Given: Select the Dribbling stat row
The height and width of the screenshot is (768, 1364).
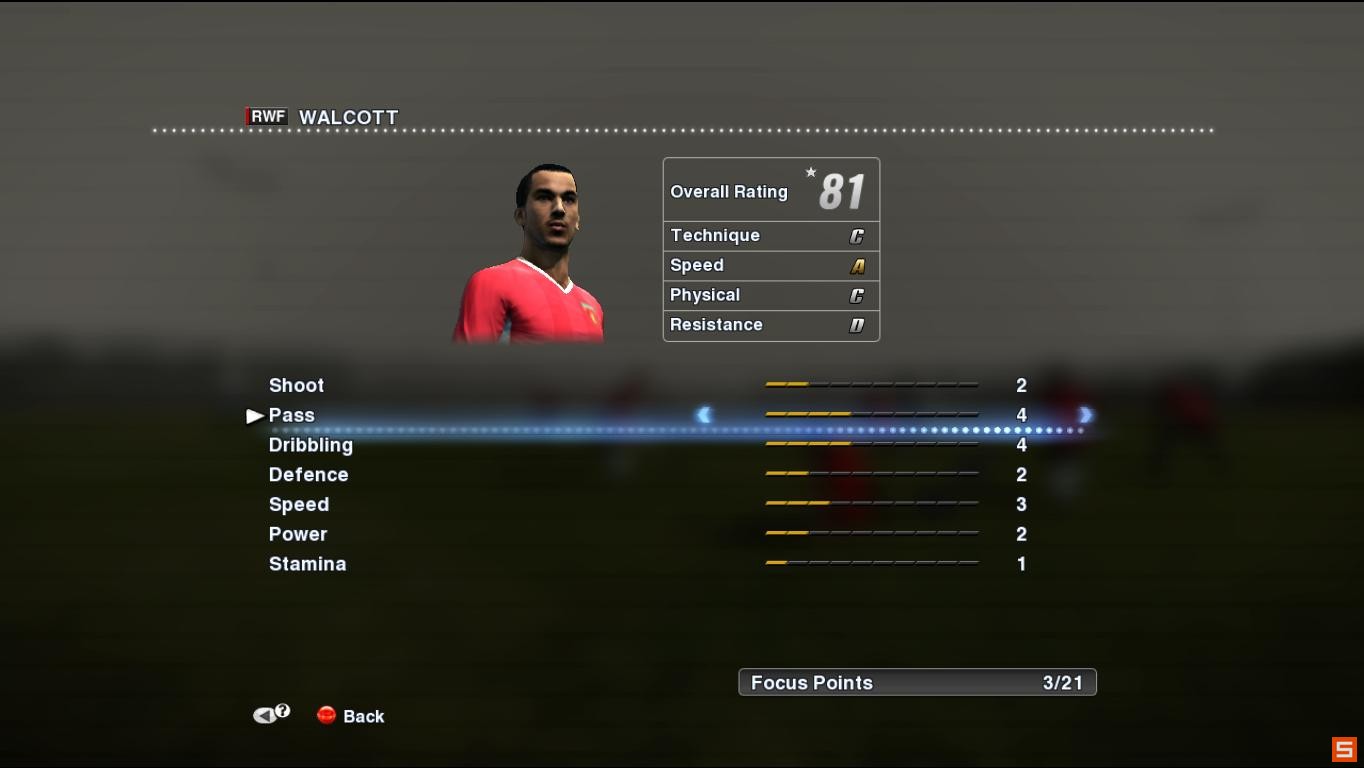Looking at the screenshot, I should (x=310, y=445).
